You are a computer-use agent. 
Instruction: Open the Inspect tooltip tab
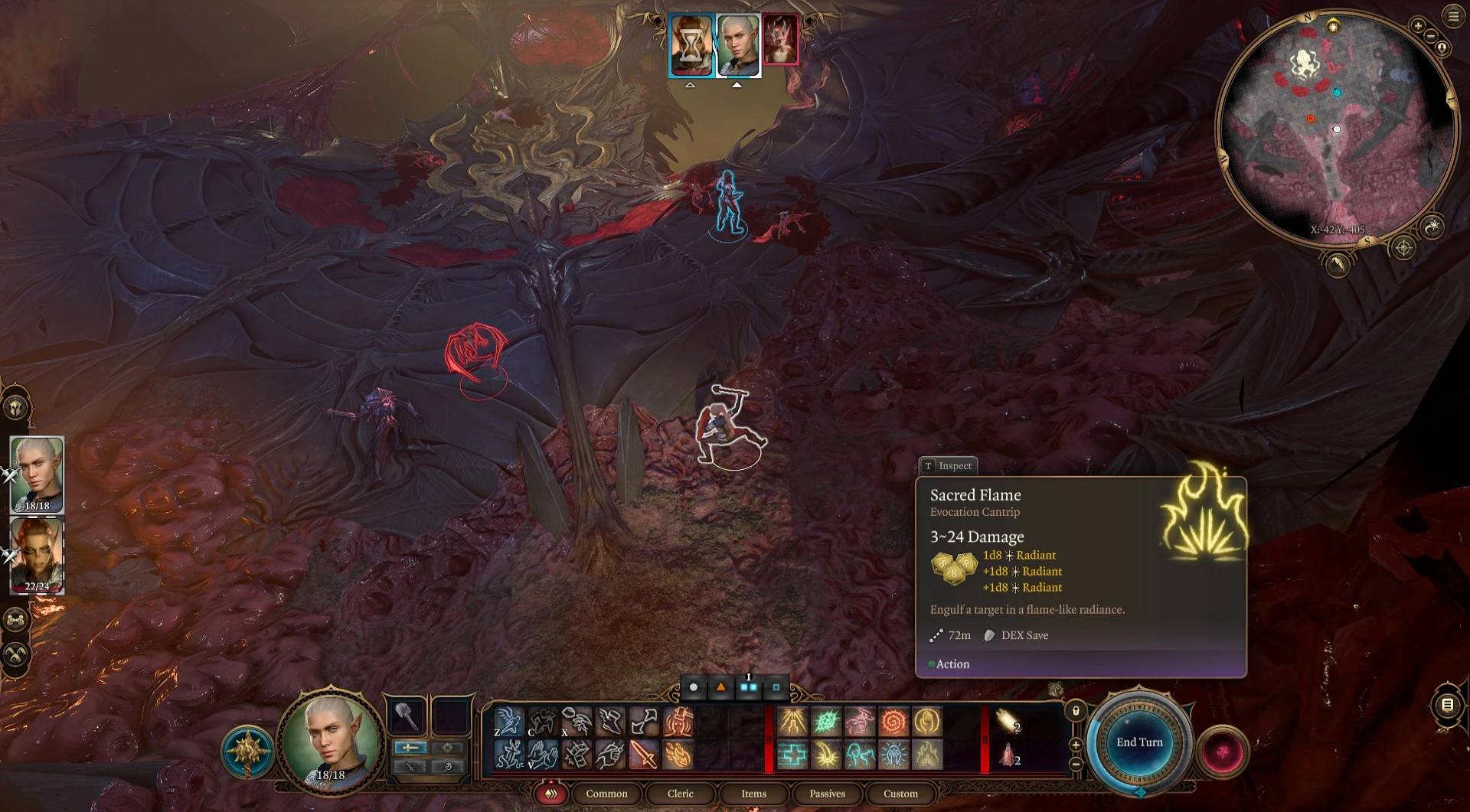948,465
